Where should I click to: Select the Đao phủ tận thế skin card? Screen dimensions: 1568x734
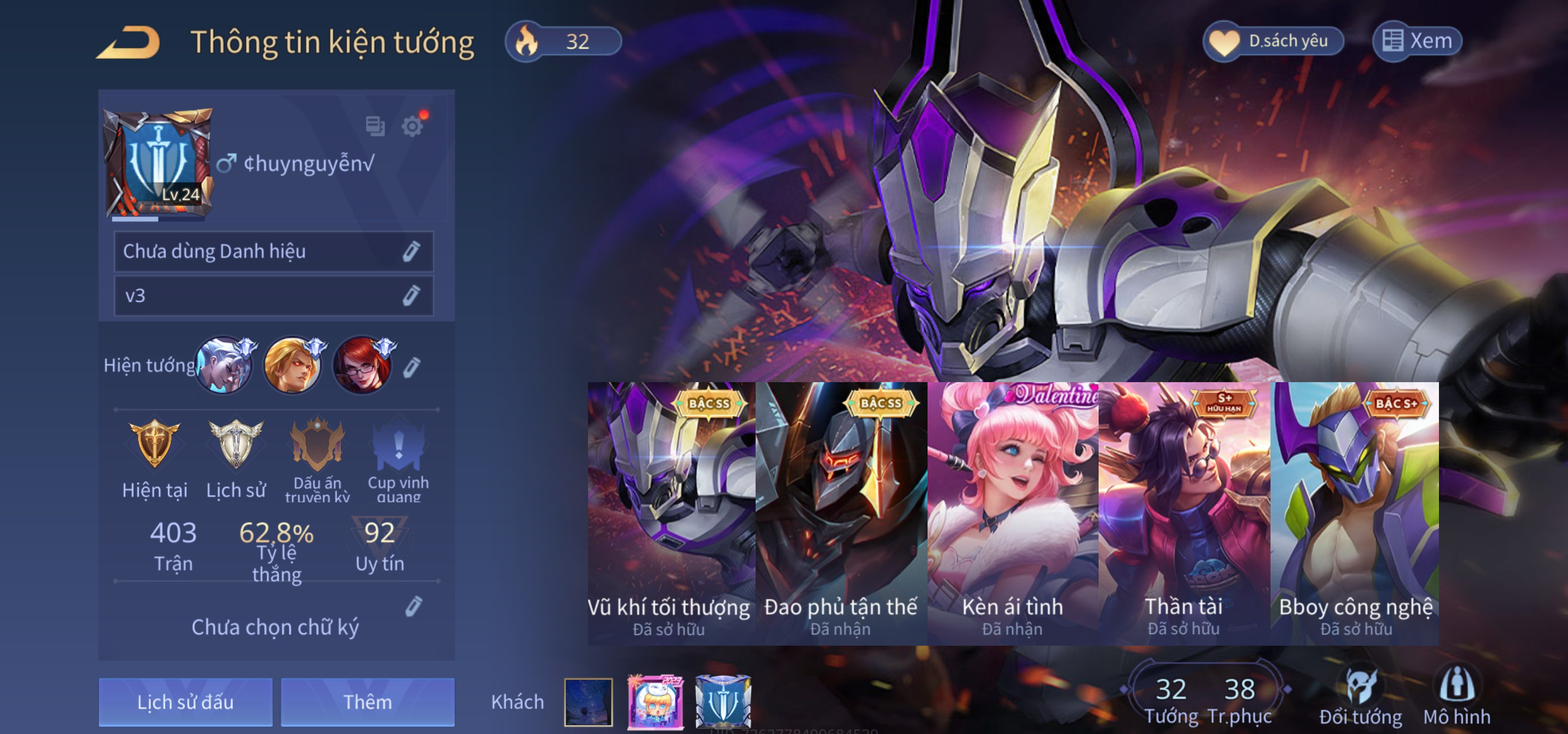841,513
